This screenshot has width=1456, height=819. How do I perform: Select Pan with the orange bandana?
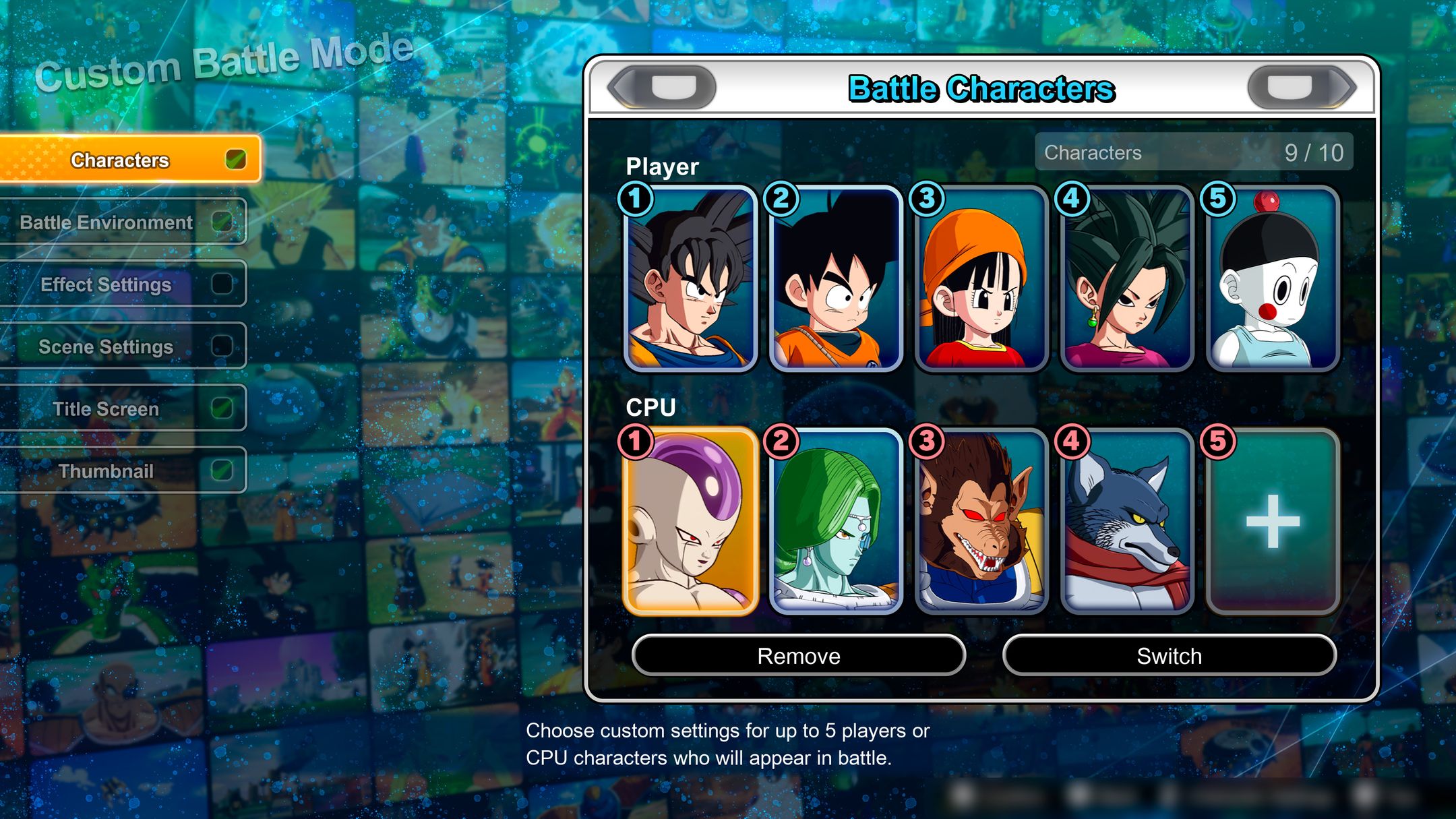pyautogui.click(x=981, y=279)
